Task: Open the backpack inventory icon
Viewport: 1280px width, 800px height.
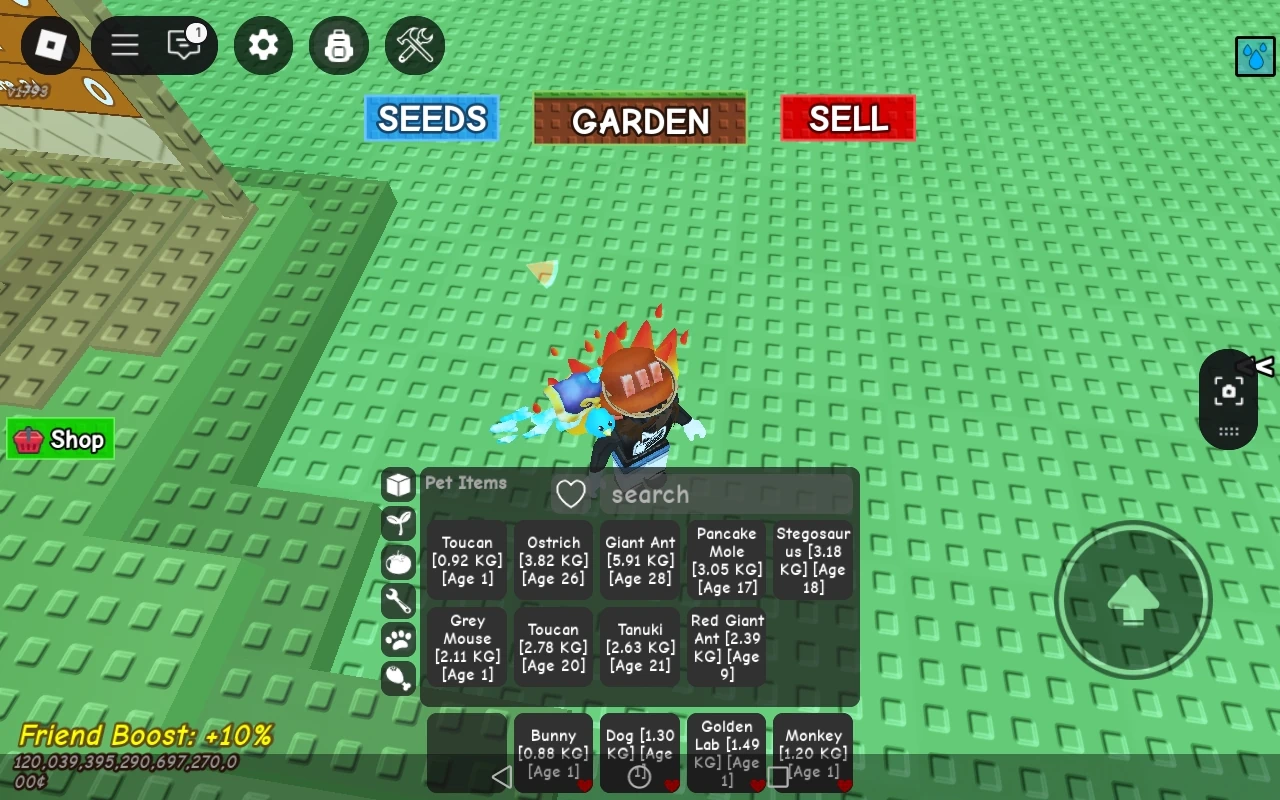Action: click(x=339, y=45)
